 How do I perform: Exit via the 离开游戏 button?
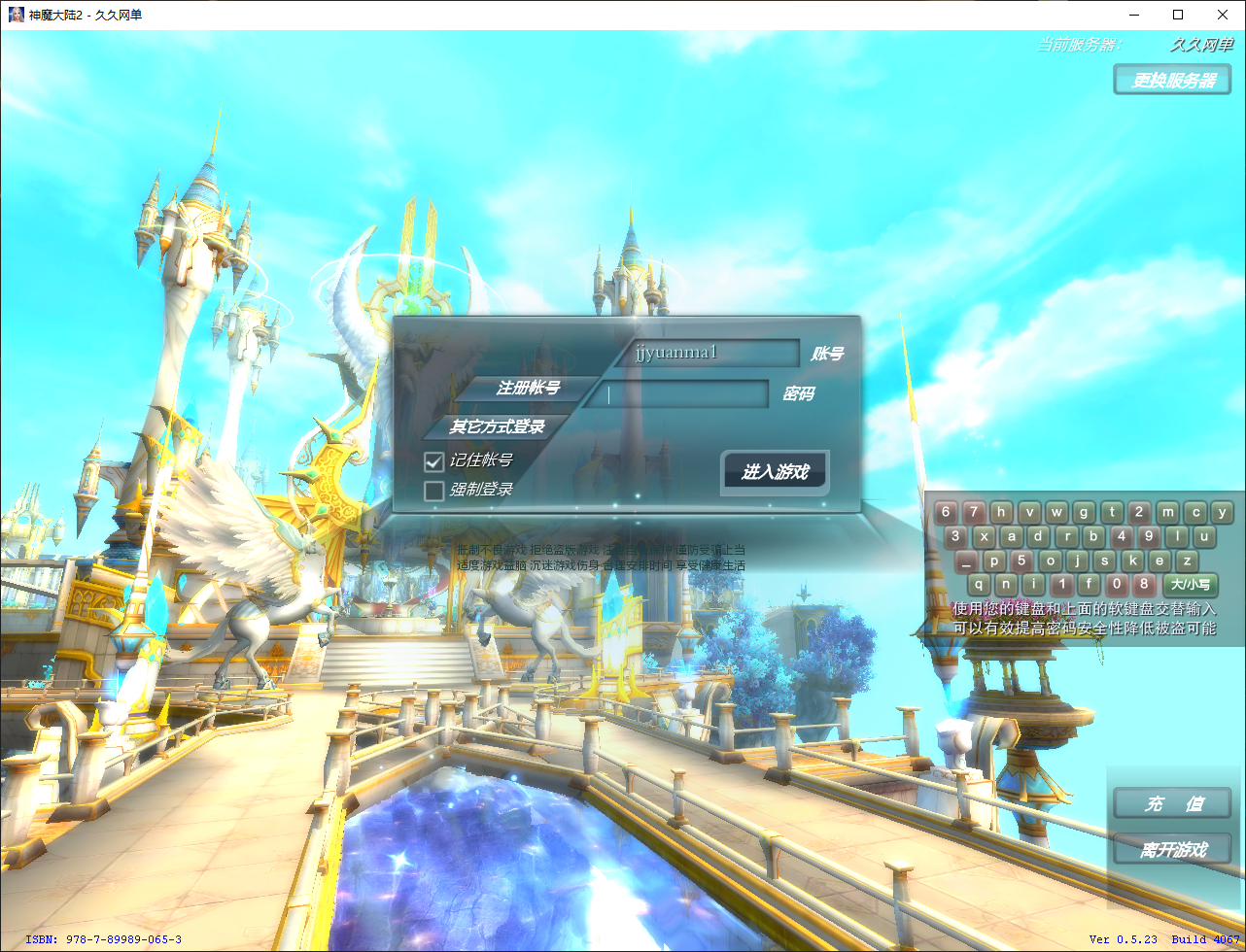pyautogui.click(x=1172, y=849)
